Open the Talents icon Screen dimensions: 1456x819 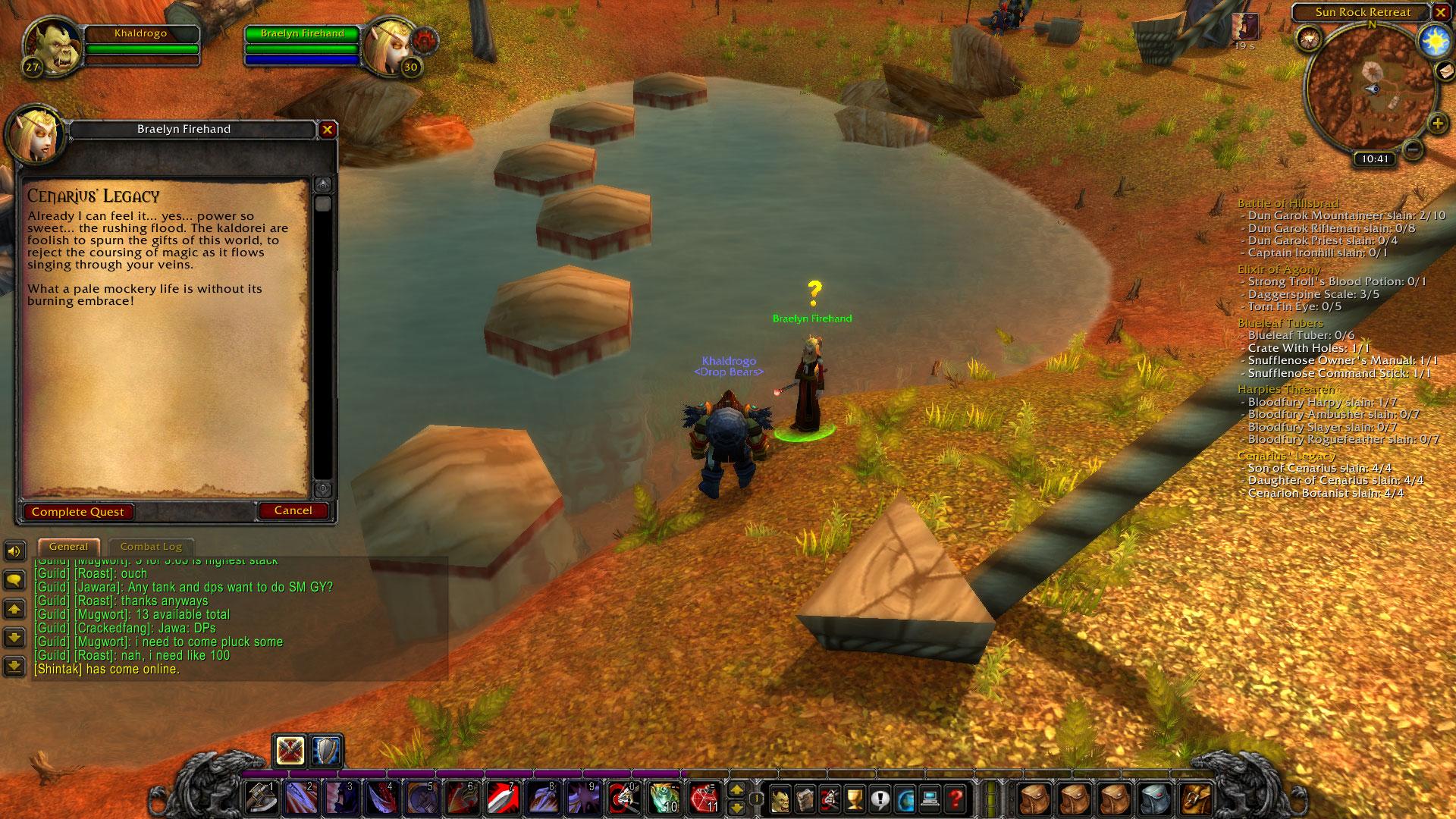coord(829,799)
